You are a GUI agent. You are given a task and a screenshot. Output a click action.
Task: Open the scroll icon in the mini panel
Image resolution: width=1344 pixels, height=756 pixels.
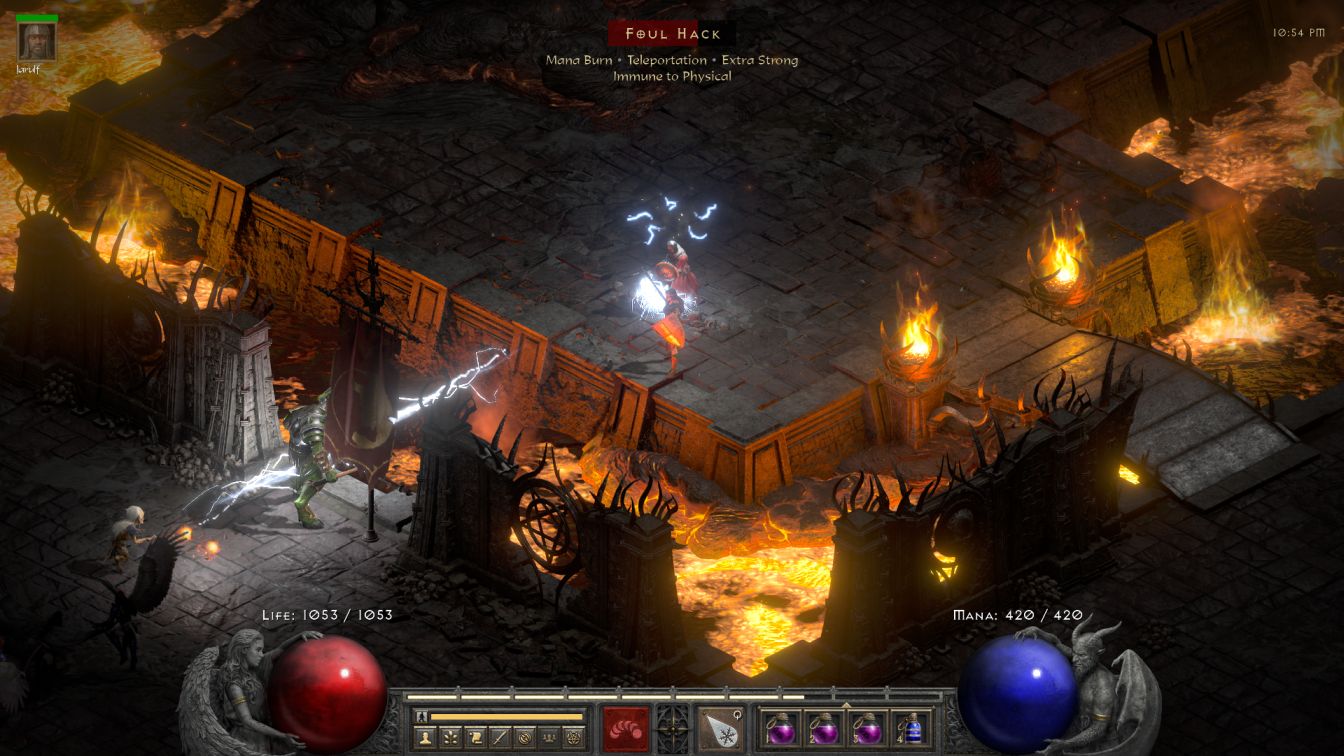475,737
